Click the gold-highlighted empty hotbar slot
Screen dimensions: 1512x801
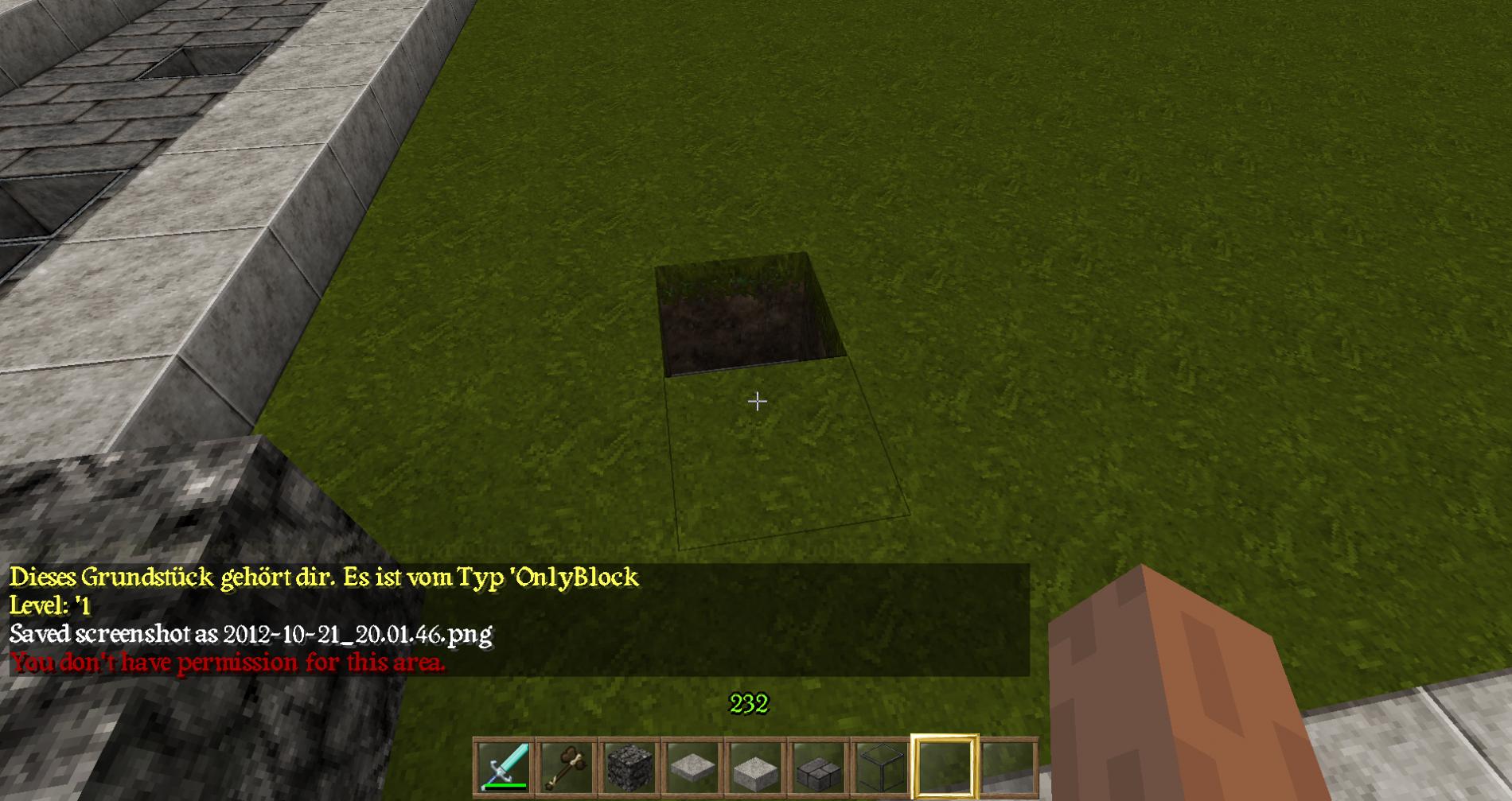pyautogui.click(x=945, y=767)
